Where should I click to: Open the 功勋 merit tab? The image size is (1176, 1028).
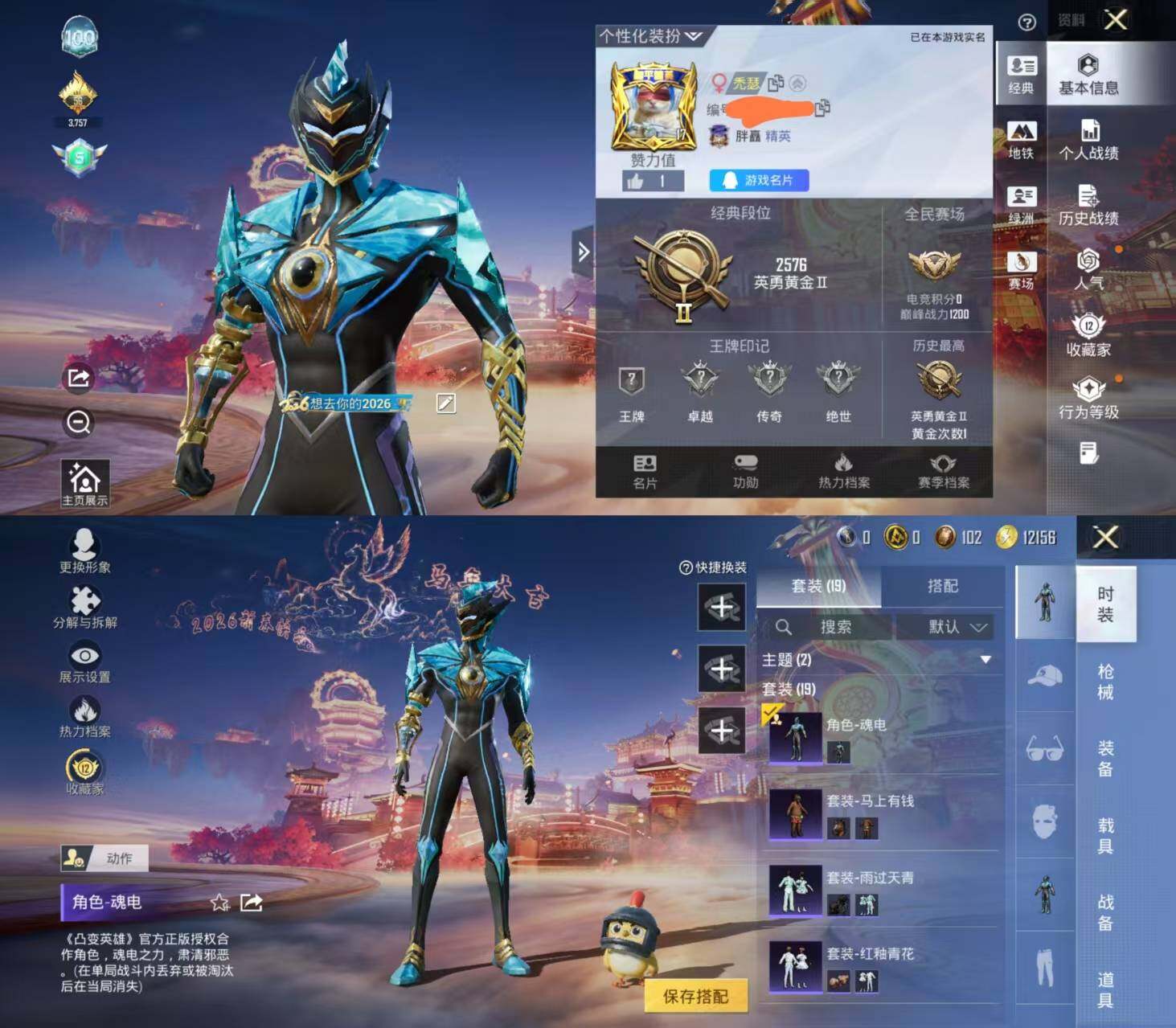(x=745, y=472)
